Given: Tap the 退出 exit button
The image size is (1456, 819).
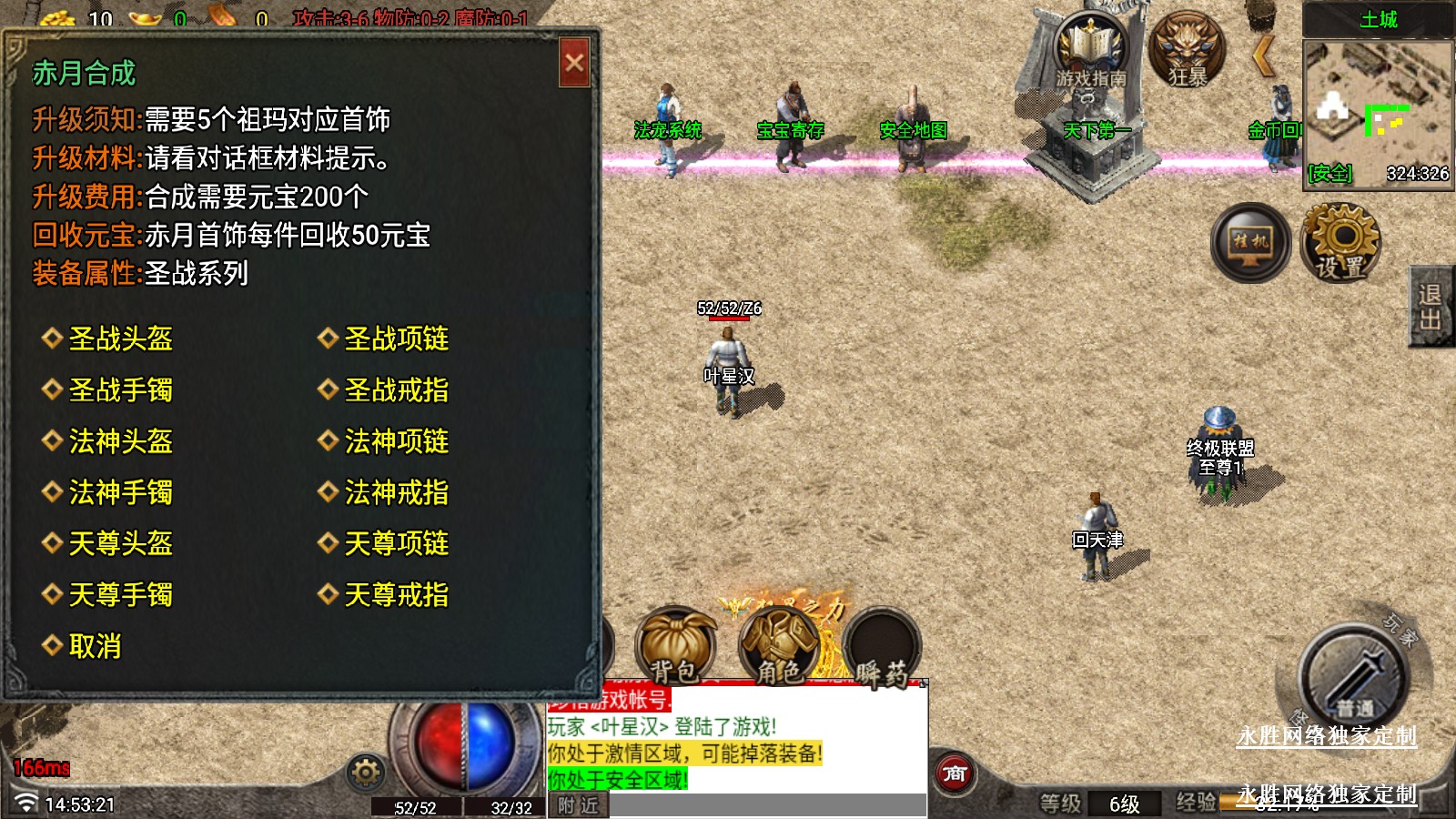Looking at the screenshot, I should pos(1431,307).
